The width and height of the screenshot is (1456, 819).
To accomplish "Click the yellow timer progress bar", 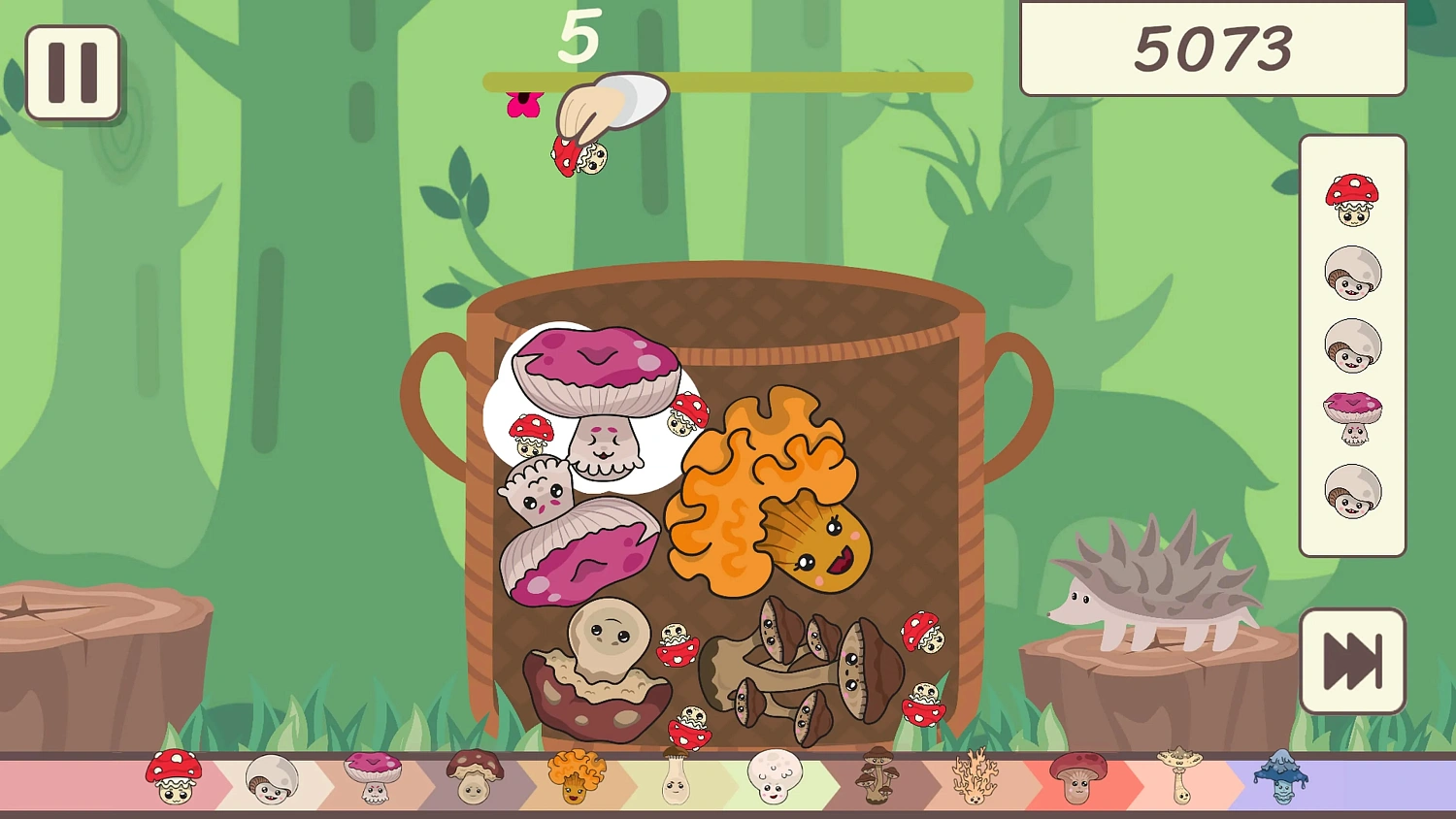I will (x=728, y=82).
